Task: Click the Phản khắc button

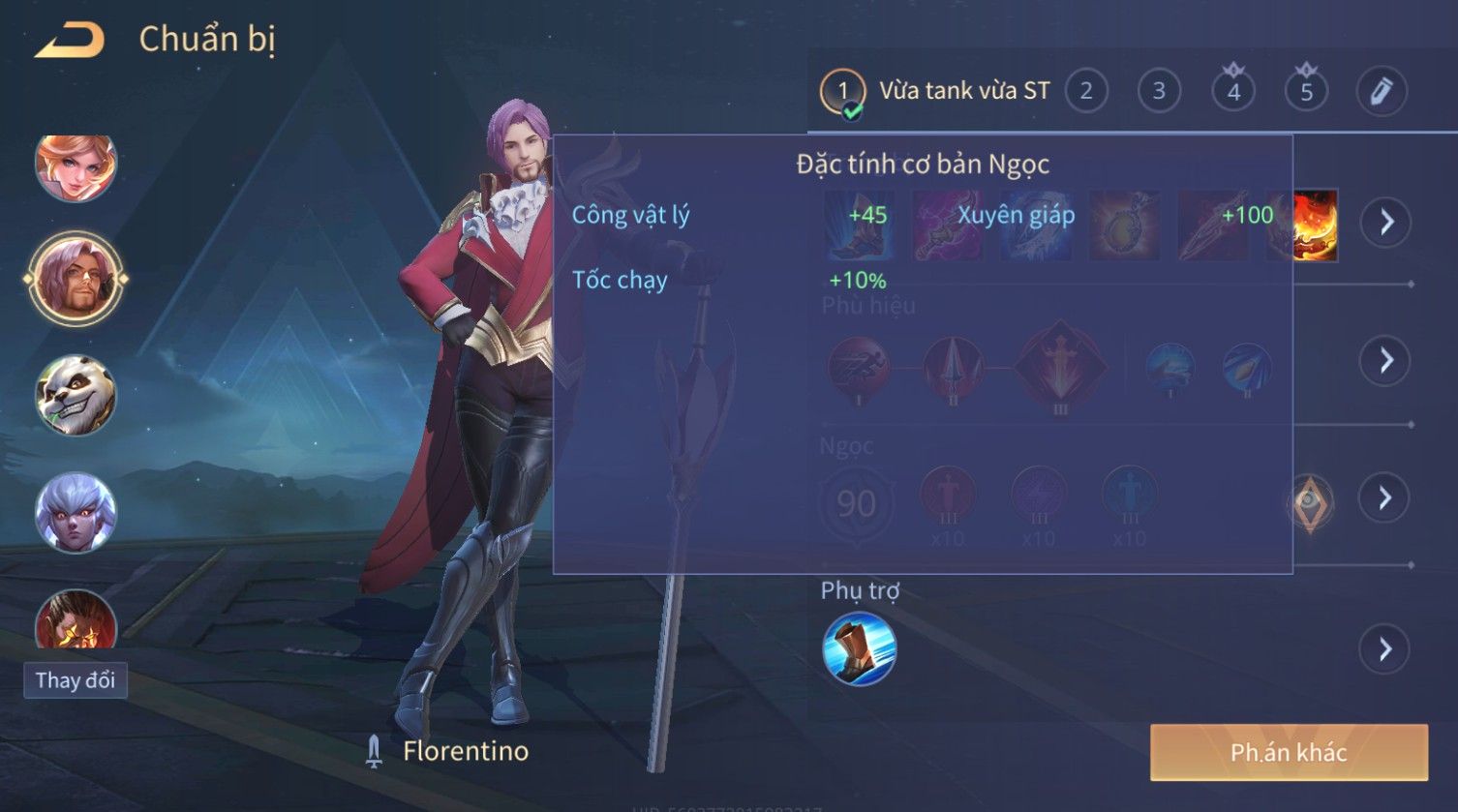Action: (1289, 752)
